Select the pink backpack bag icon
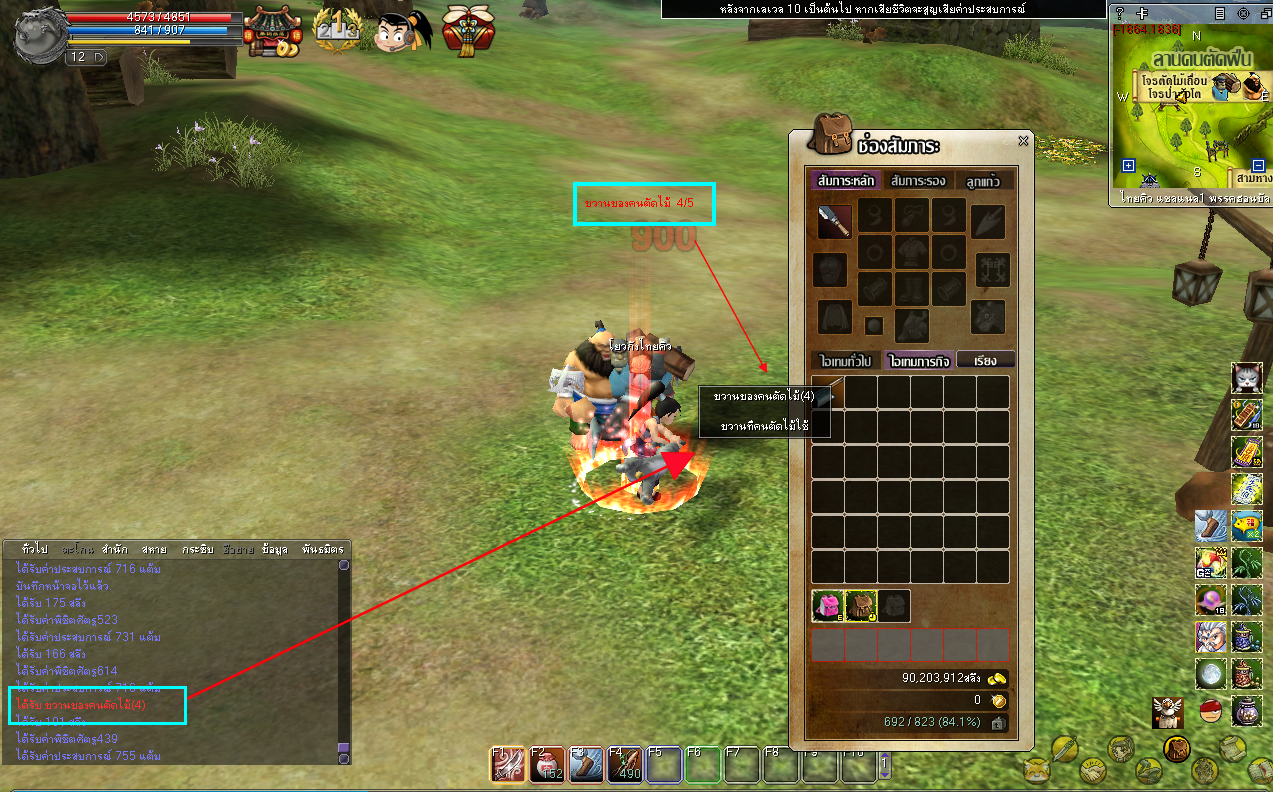 pyautogui.click(x=827, y=605)
